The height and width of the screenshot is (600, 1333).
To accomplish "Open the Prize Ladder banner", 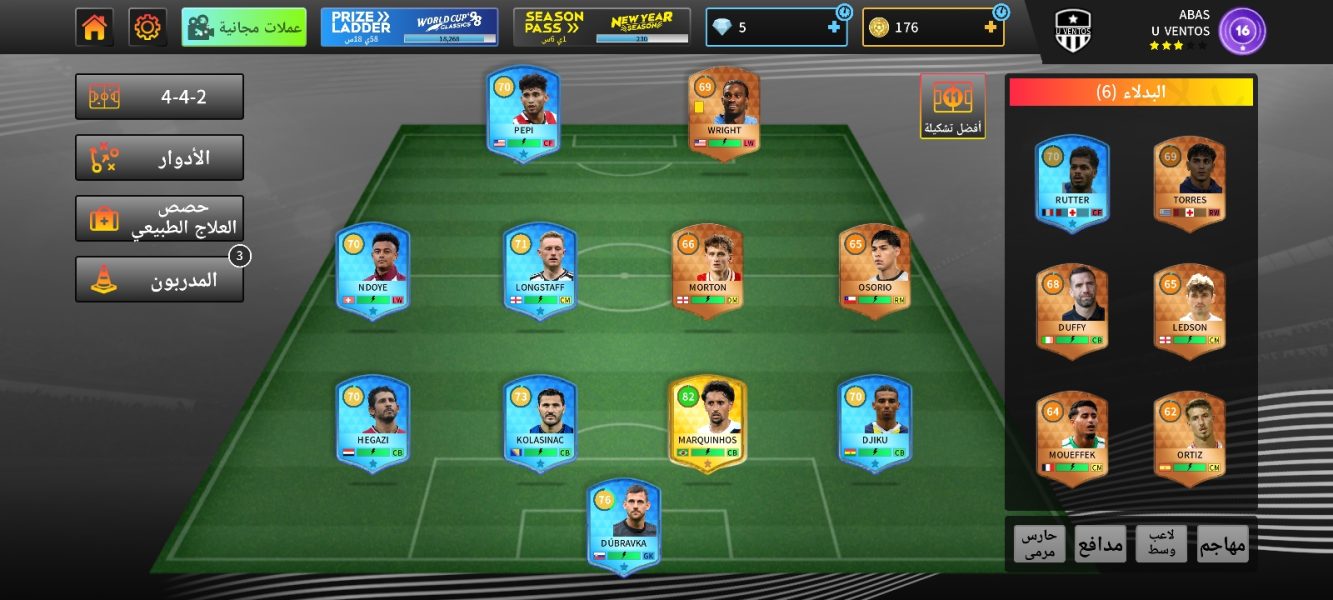I will pos(409,27).
